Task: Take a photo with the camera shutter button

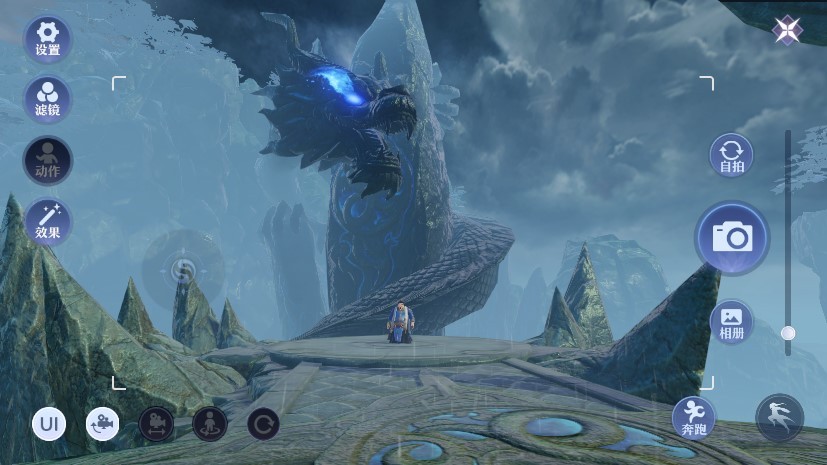Action: (x=732, y=237)
